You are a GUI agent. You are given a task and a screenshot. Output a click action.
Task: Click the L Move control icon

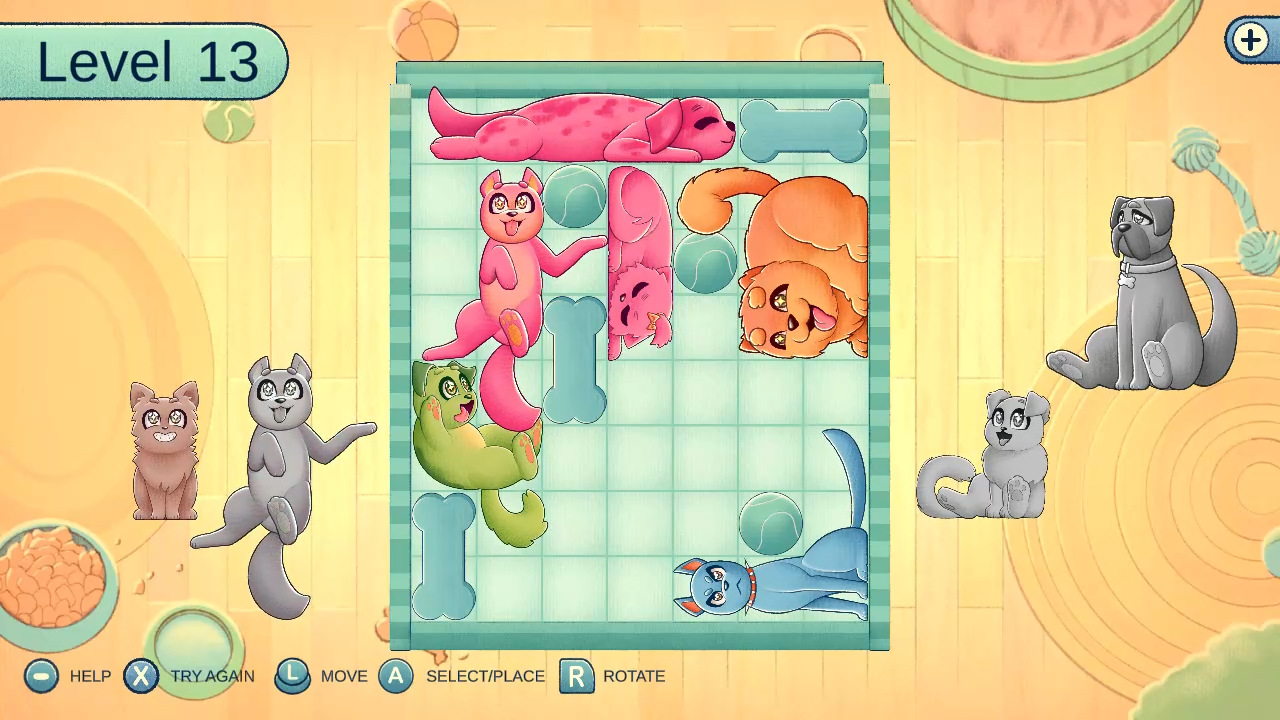pyautogui.click(x=293, y=676)
